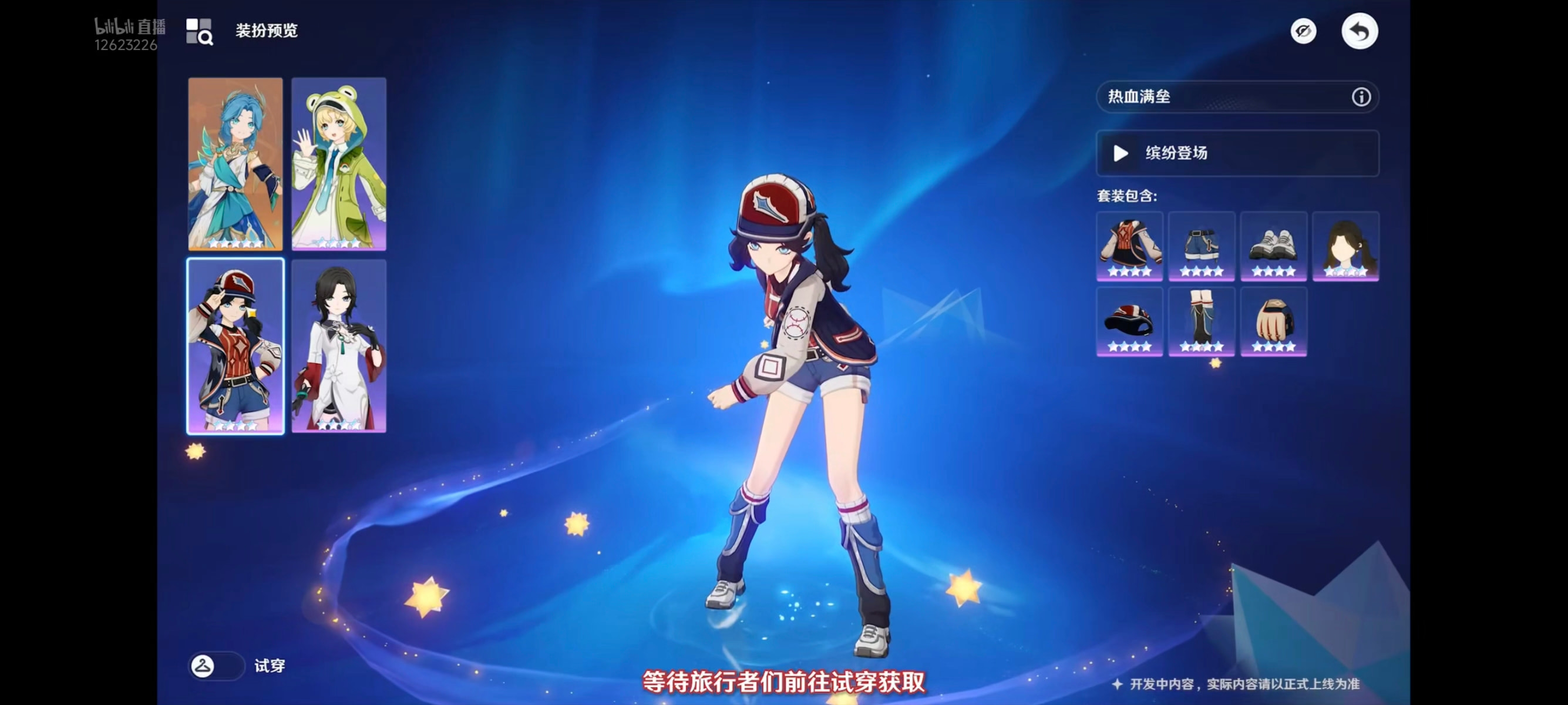The width and height of the screenshot is (1568, 705).
Task: Select the red baseball cap outfit card
Action: click(235, 345)
